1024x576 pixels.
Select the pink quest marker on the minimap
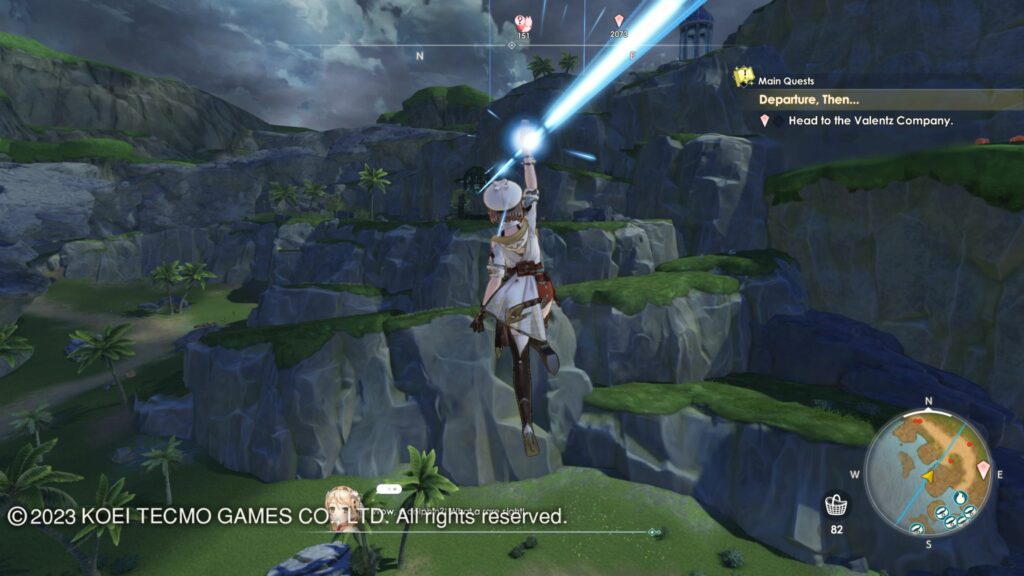(x=984, y=469)
